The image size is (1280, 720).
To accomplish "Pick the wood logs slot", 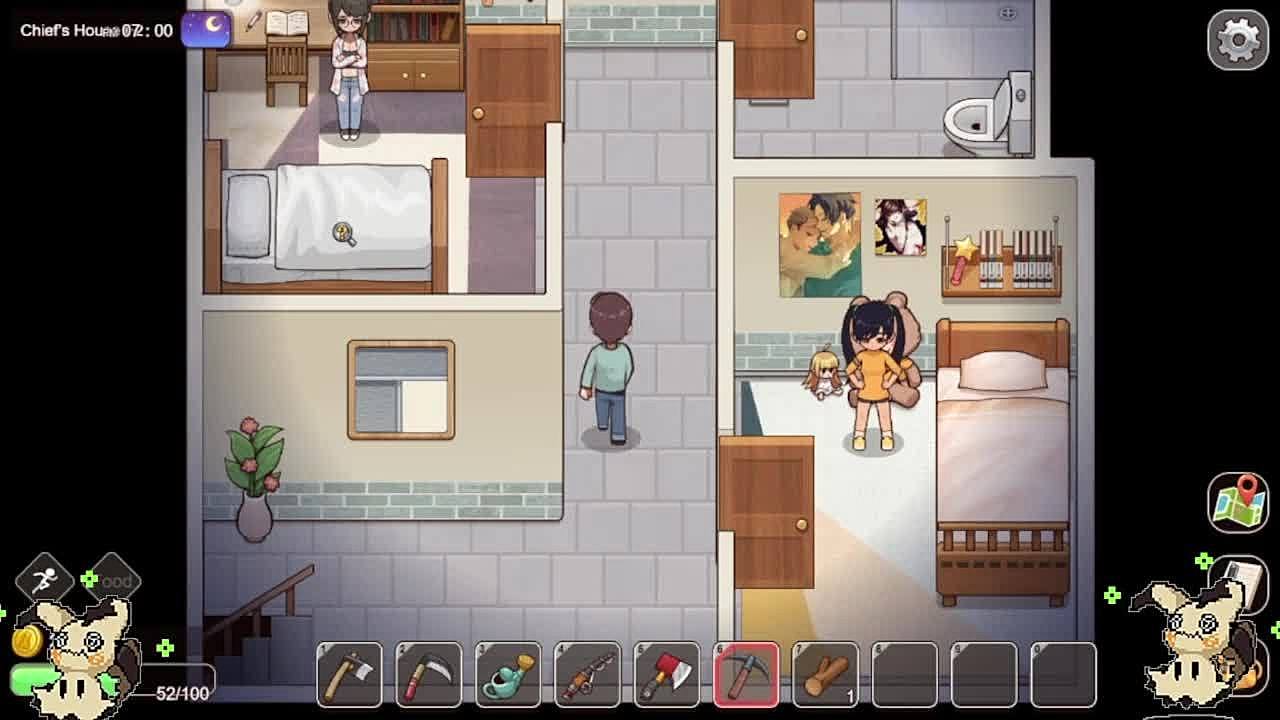I will [x=825, y=674].
